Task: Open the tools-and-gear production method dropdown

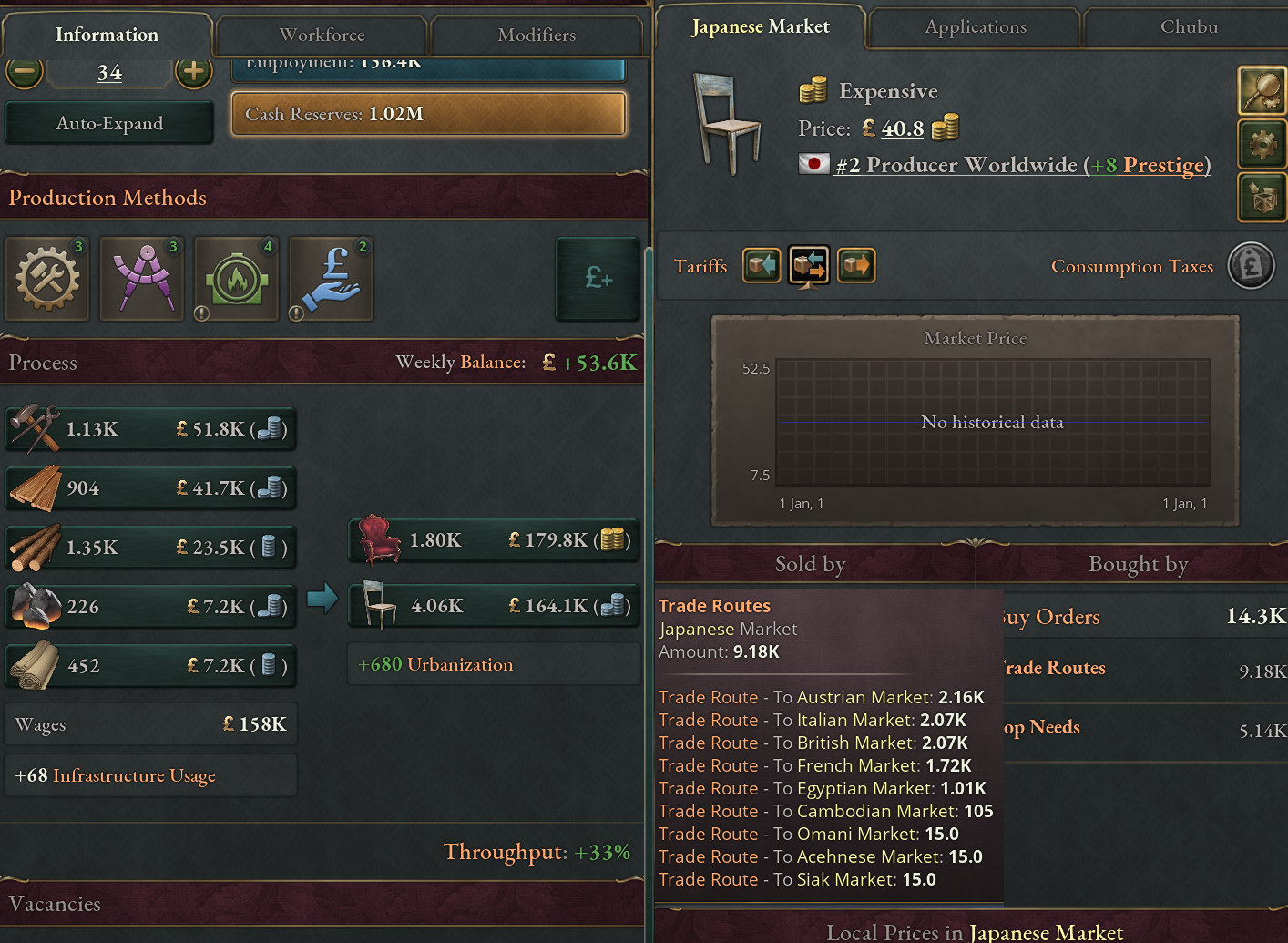Action: (x=47, y=279)
